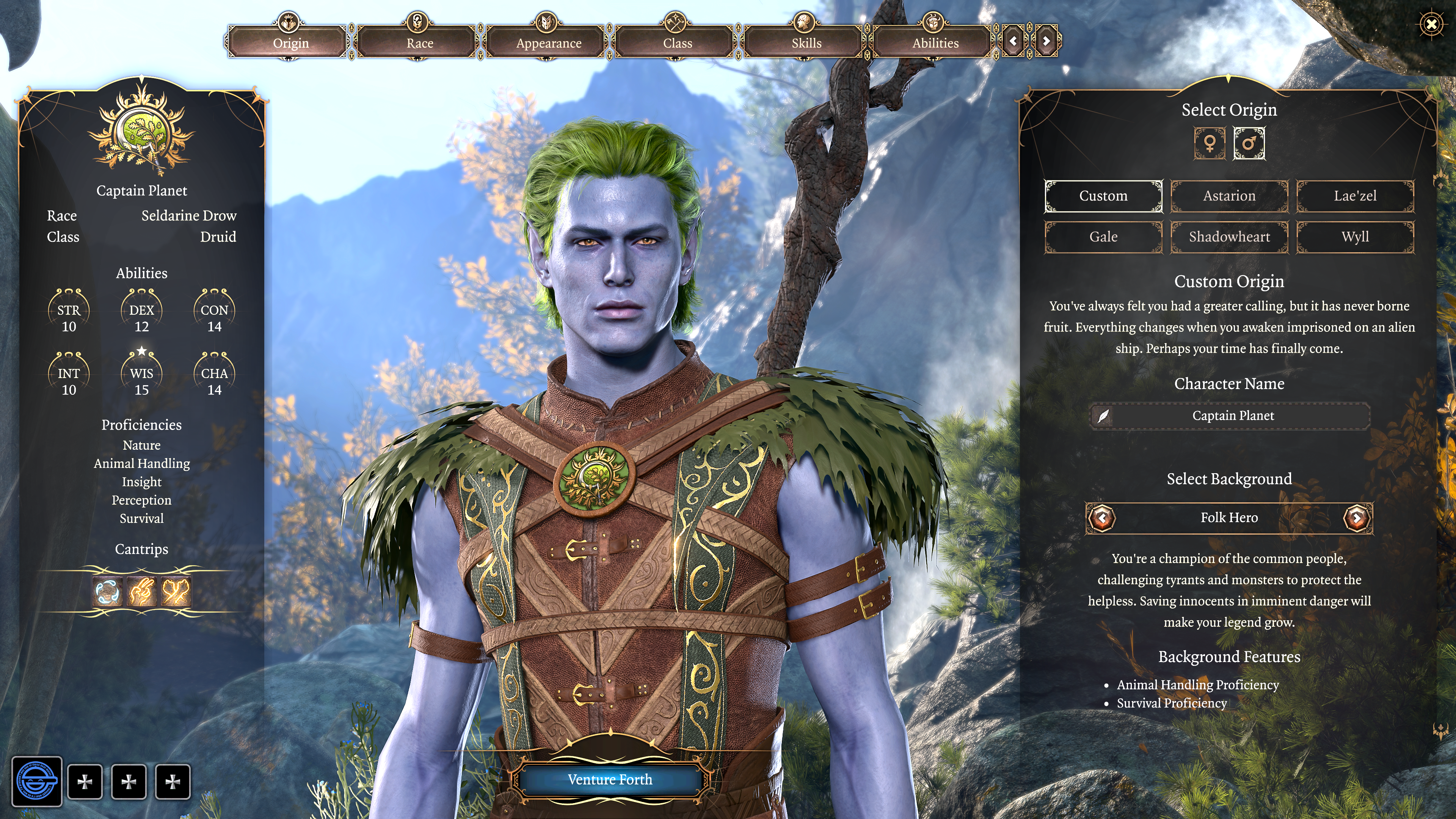1456x819 pixels.
Task: Switch to the Origin tab
Action: (290, 43)
